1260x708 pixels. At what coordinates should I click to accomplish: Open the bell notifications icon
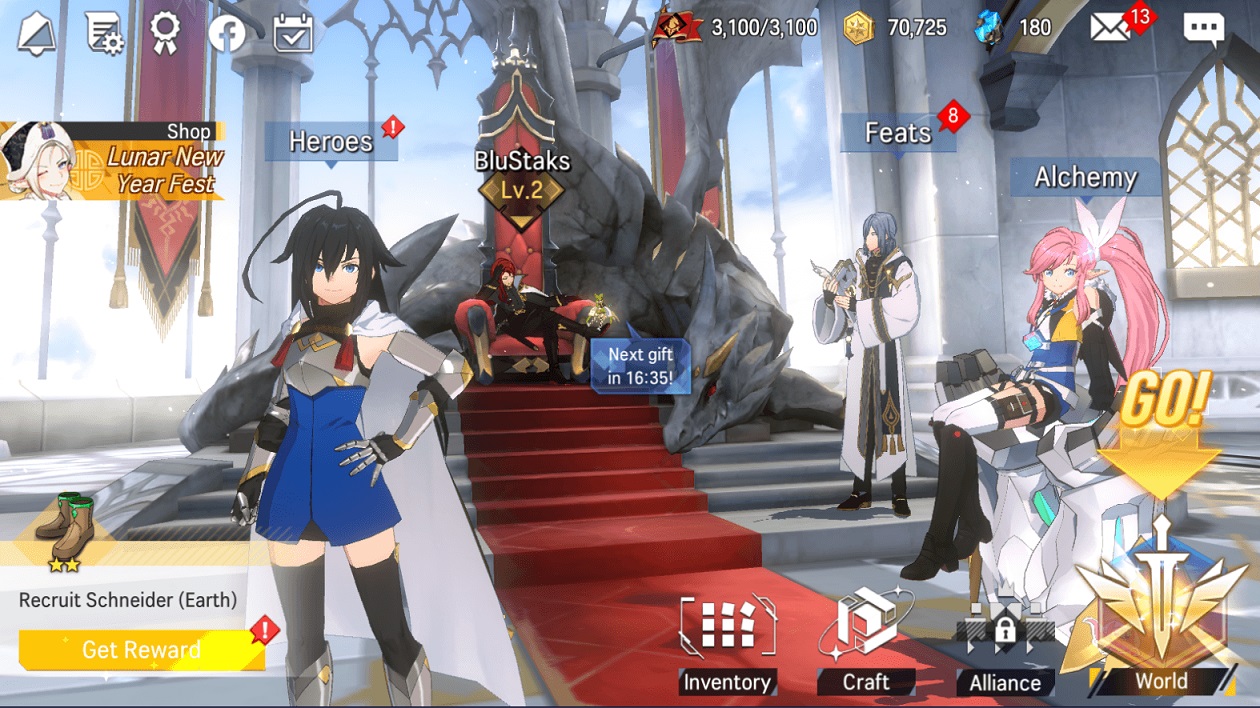pyautogui.click(x=37, y=33)
